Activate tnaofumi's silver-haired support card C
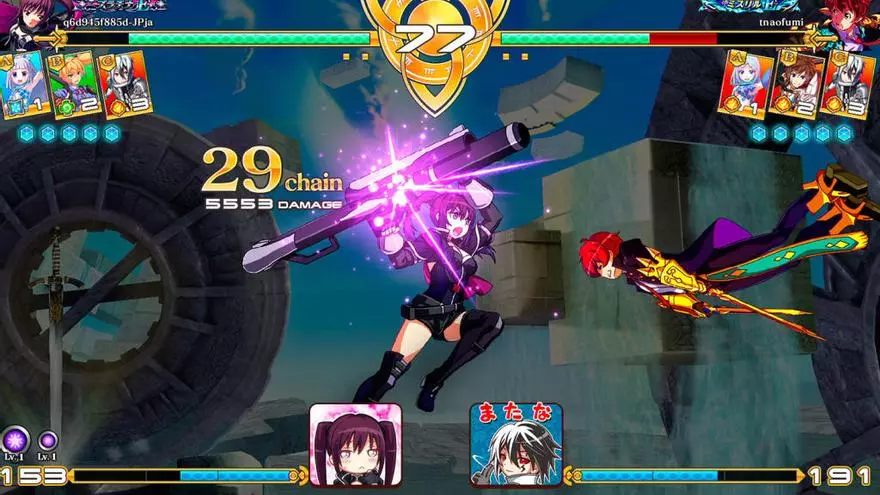 coord(848,85)
